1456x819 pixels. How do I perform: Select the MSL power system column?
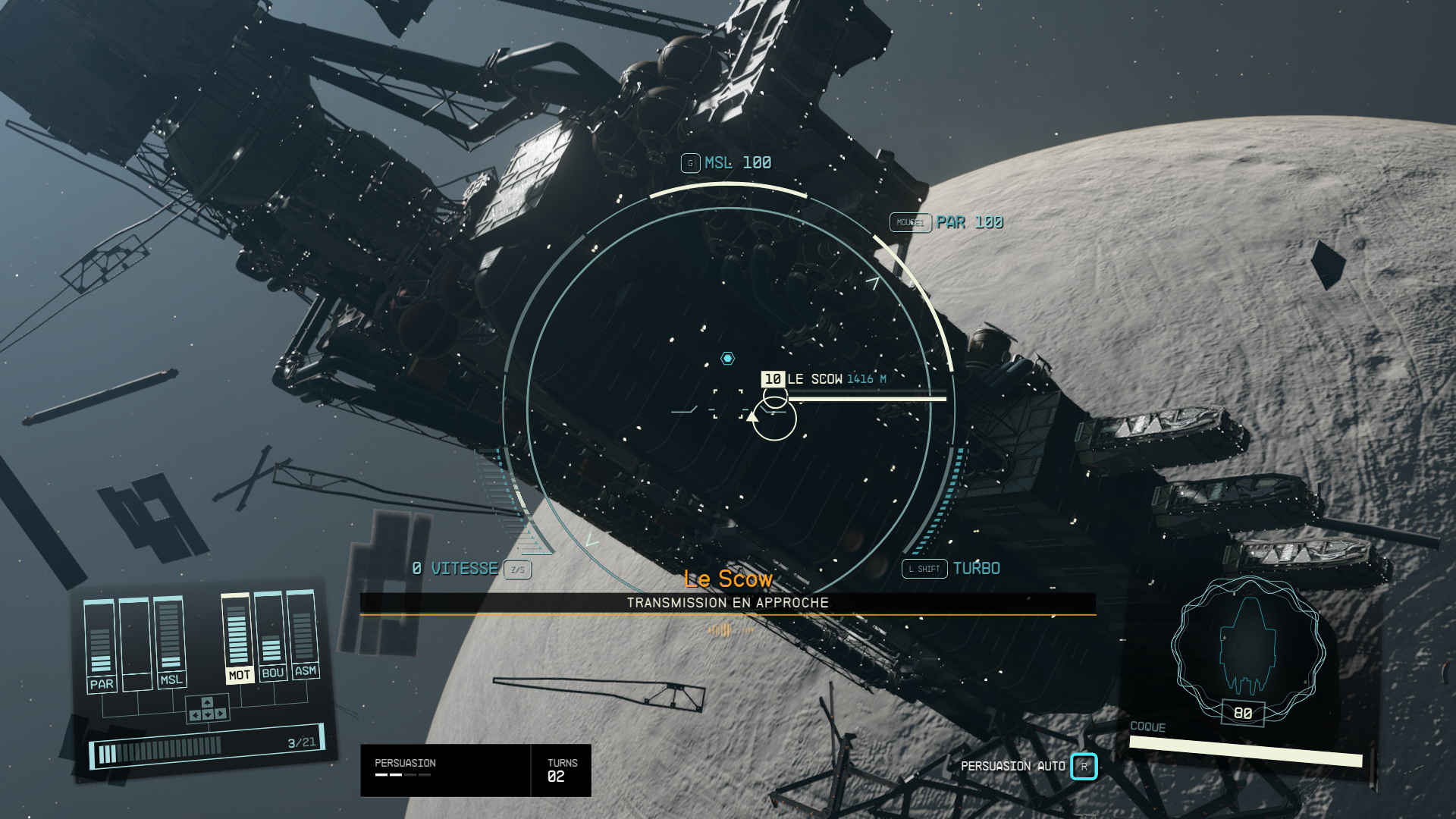pyautogui.click(x=170, y=642)
